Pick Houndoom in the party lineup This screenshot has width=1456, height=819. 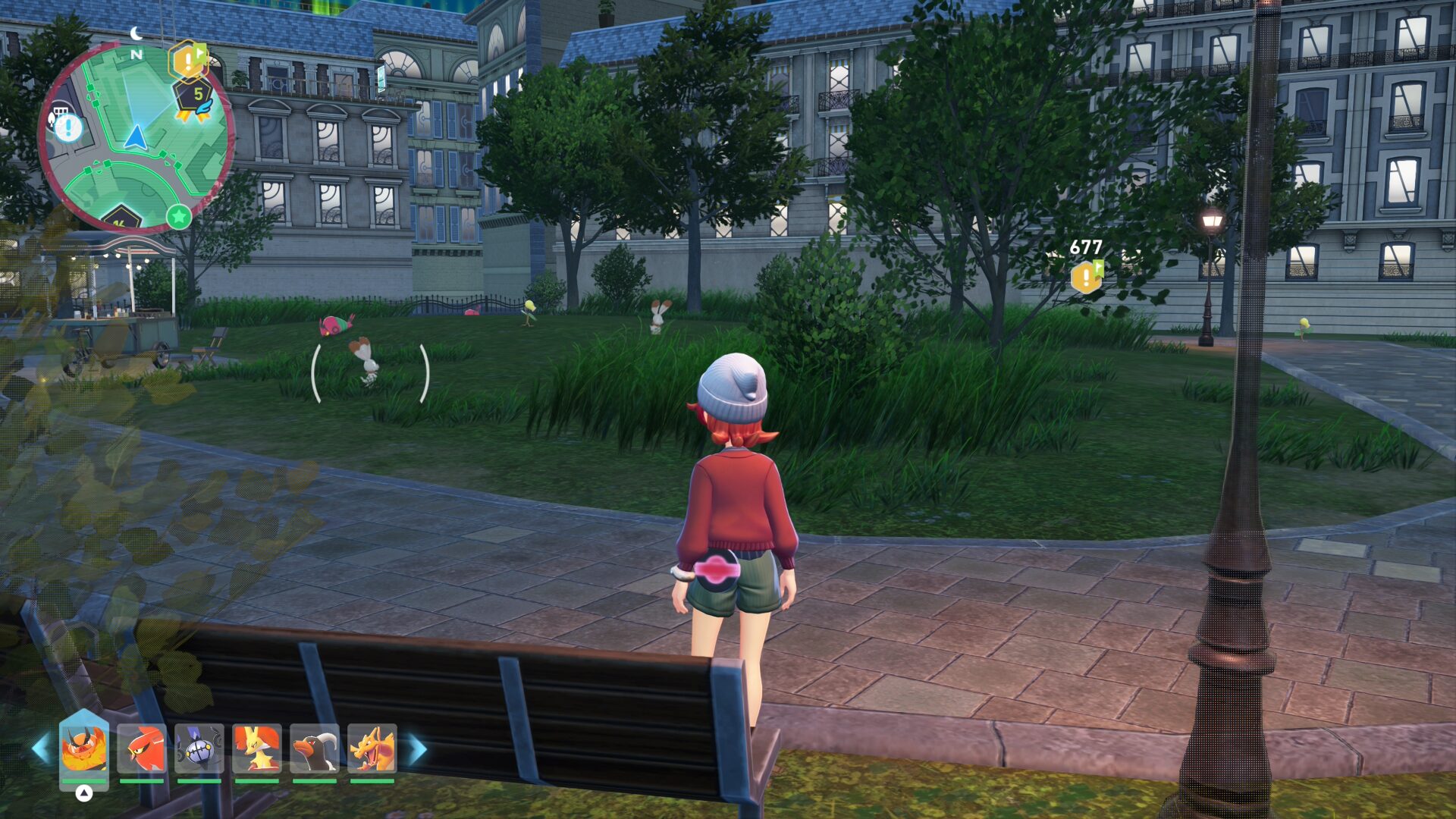point(315,748)
